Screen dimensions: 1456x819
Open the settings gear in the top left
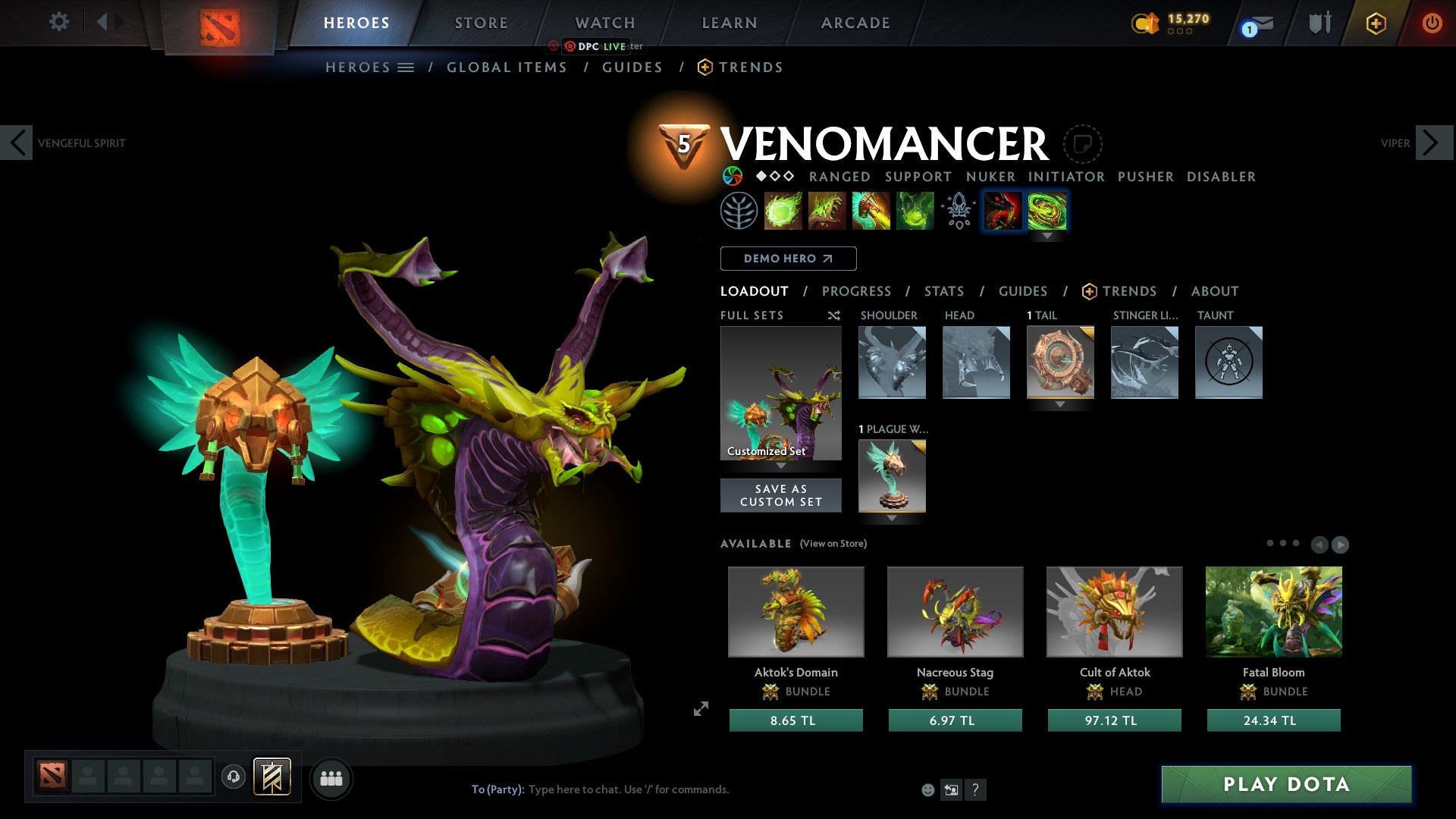[58, 22]
